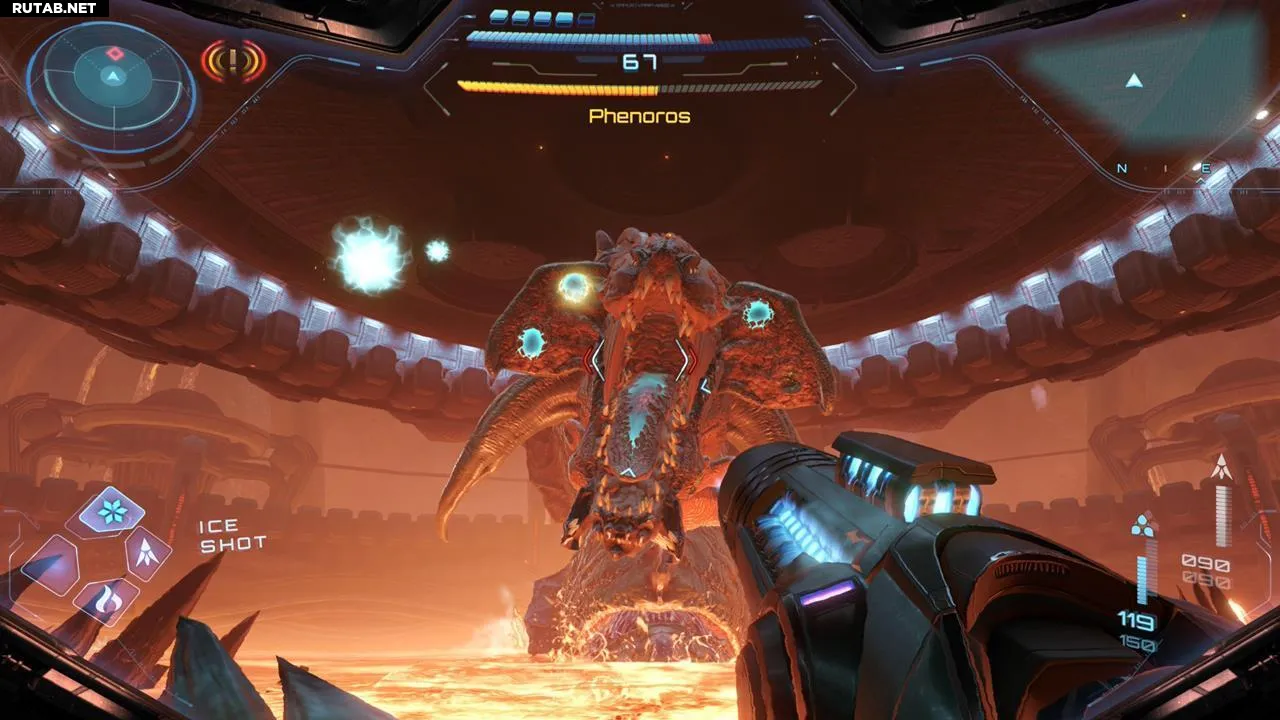
Task: Switch to the missile weapon slot
Action: point(147,552)
